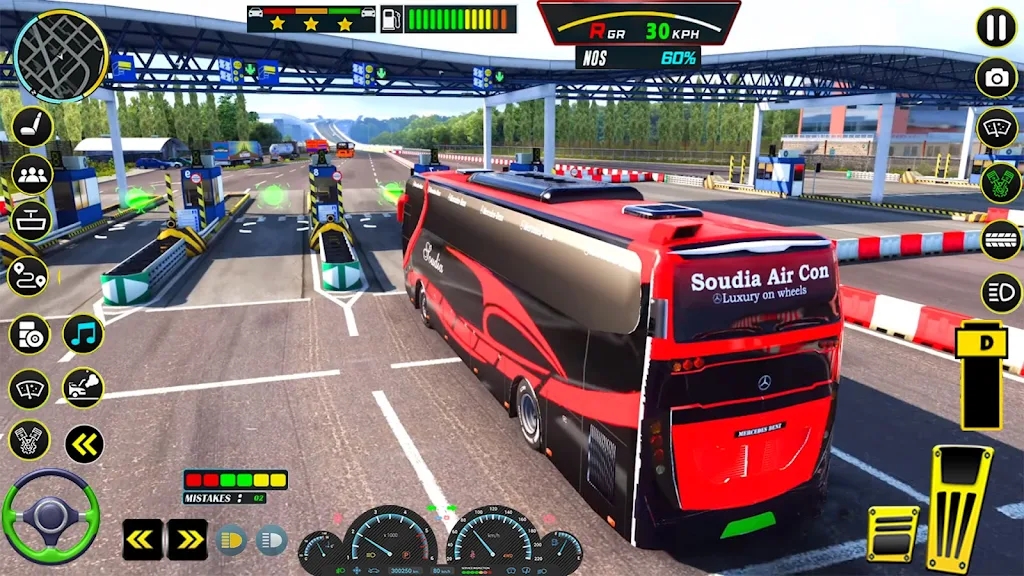Step on the tall accelerator pedal

(x=959, y=508)
